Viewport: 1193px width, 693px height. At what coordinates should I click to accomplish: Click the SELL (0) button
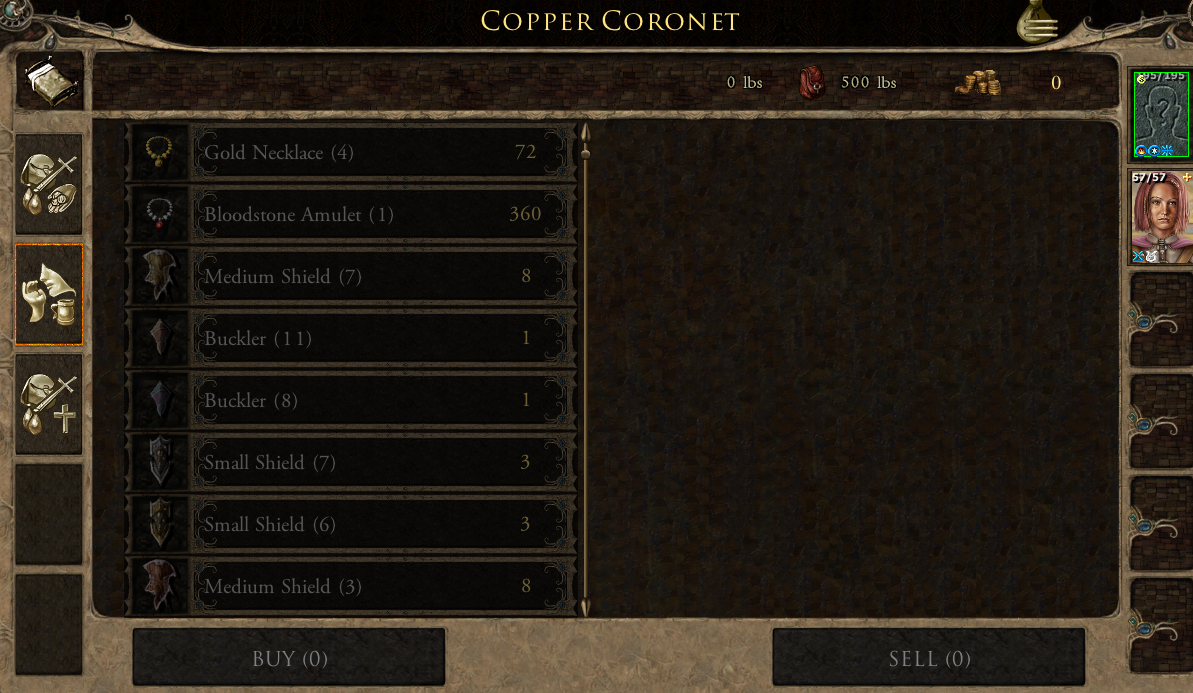coord(929,658)
